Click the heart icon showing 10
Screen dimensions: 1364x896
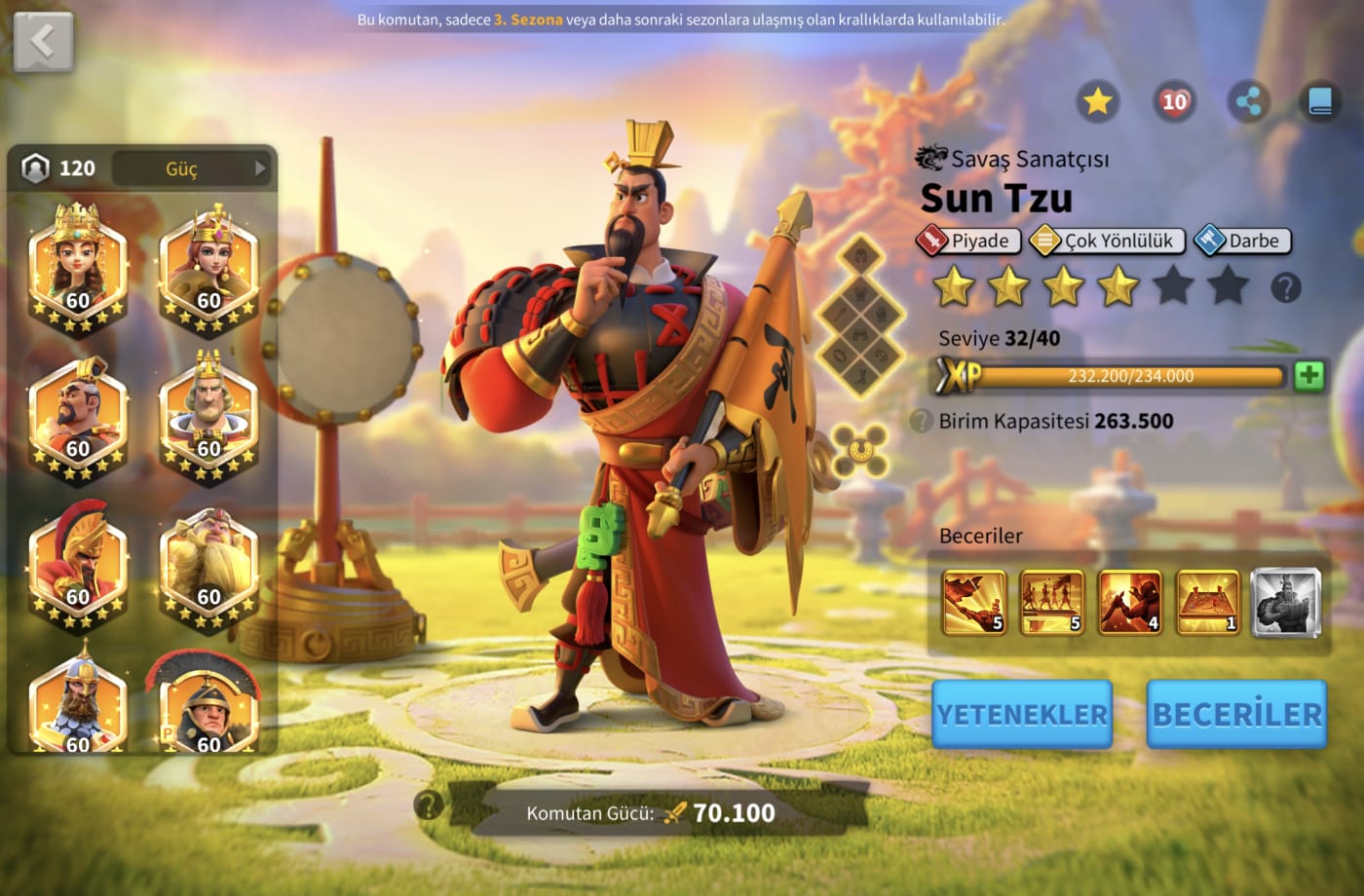tap(1174, 101)
